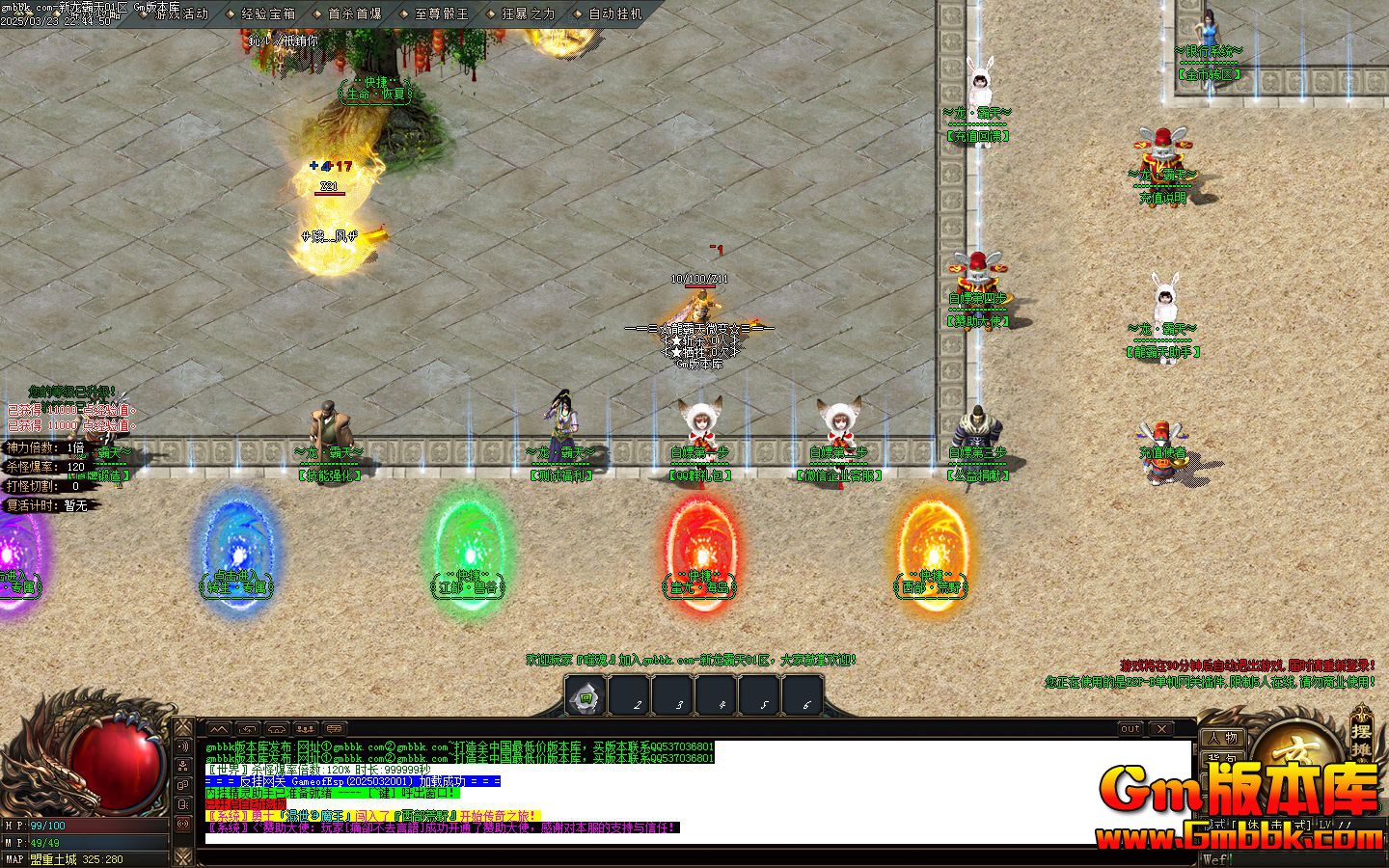Enter the blue teleport portal
Screen dimensions: 1389x868
point(238,550)
